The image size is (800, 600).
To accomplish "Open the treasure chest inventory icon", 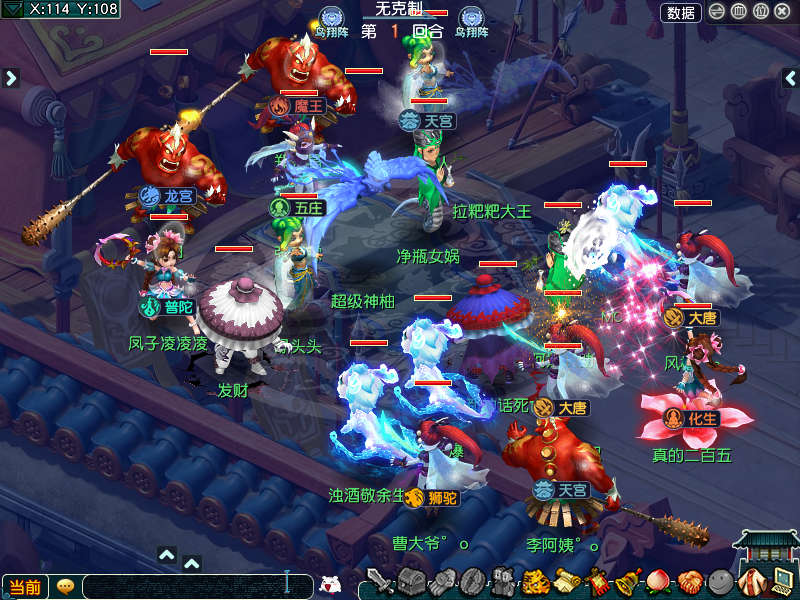I will (411, 581).
